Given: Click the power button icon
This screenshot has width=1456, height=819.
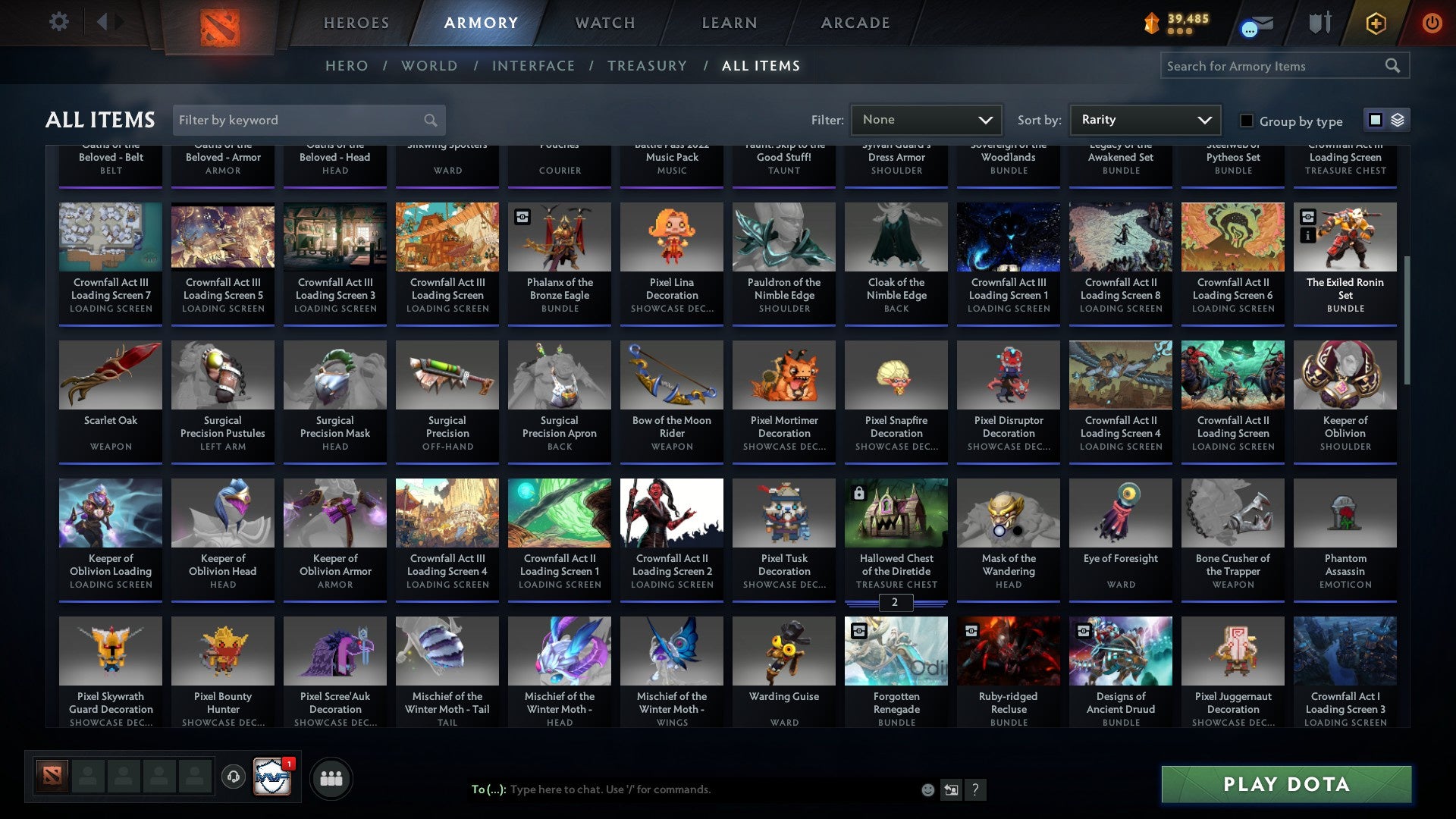Looking at the screenshot, I should click(x=1432, y=23).
